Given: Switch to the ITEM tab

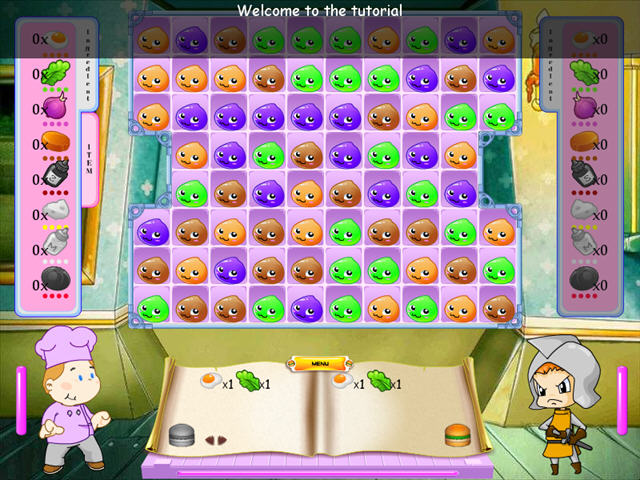Looking at the screenshot, I should coord(90,159).
